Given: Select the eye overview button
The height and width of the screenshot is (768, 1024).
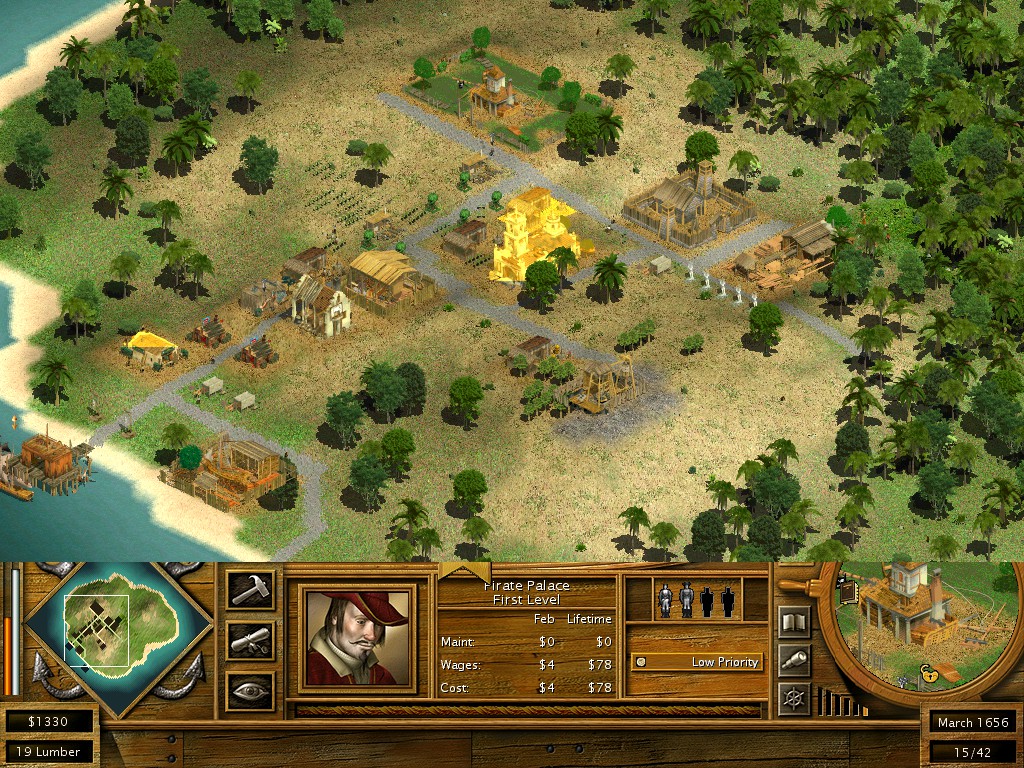Looking at the screenshot, I should tap(249, 690).
